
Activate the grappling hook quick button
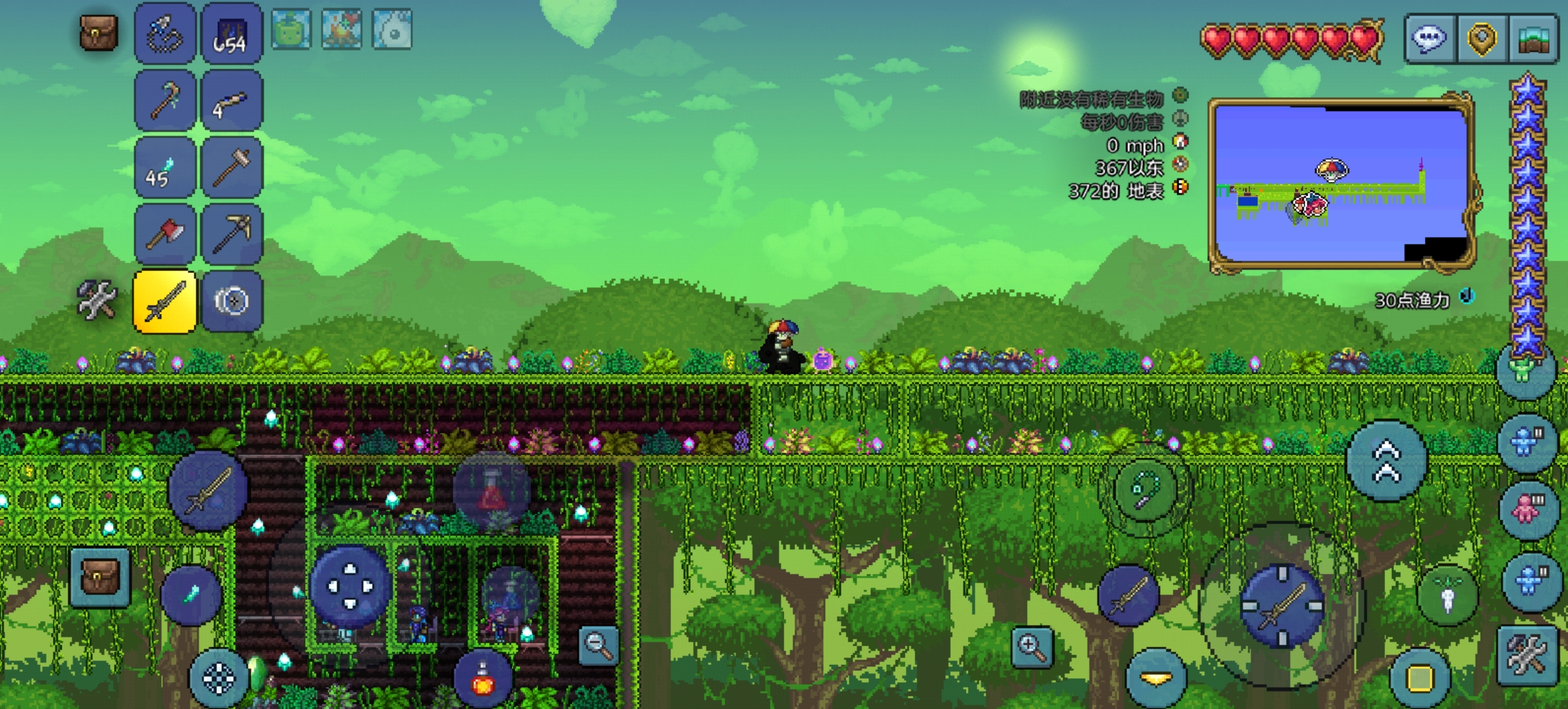click(x=1145, y=490)
